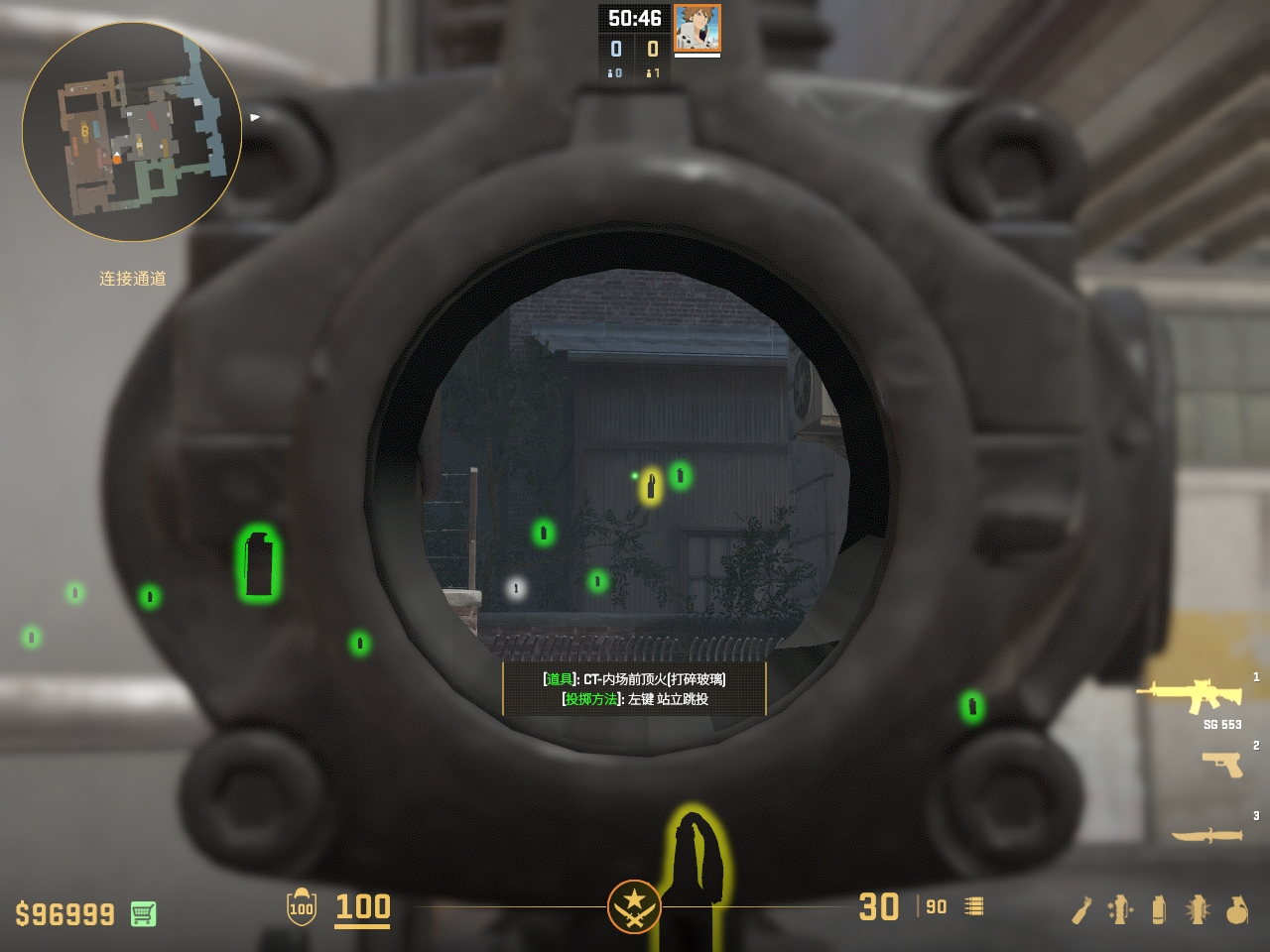Select the HE grenade icon
Viewport: 1270px width, 952px height.
pos(1236,909)
